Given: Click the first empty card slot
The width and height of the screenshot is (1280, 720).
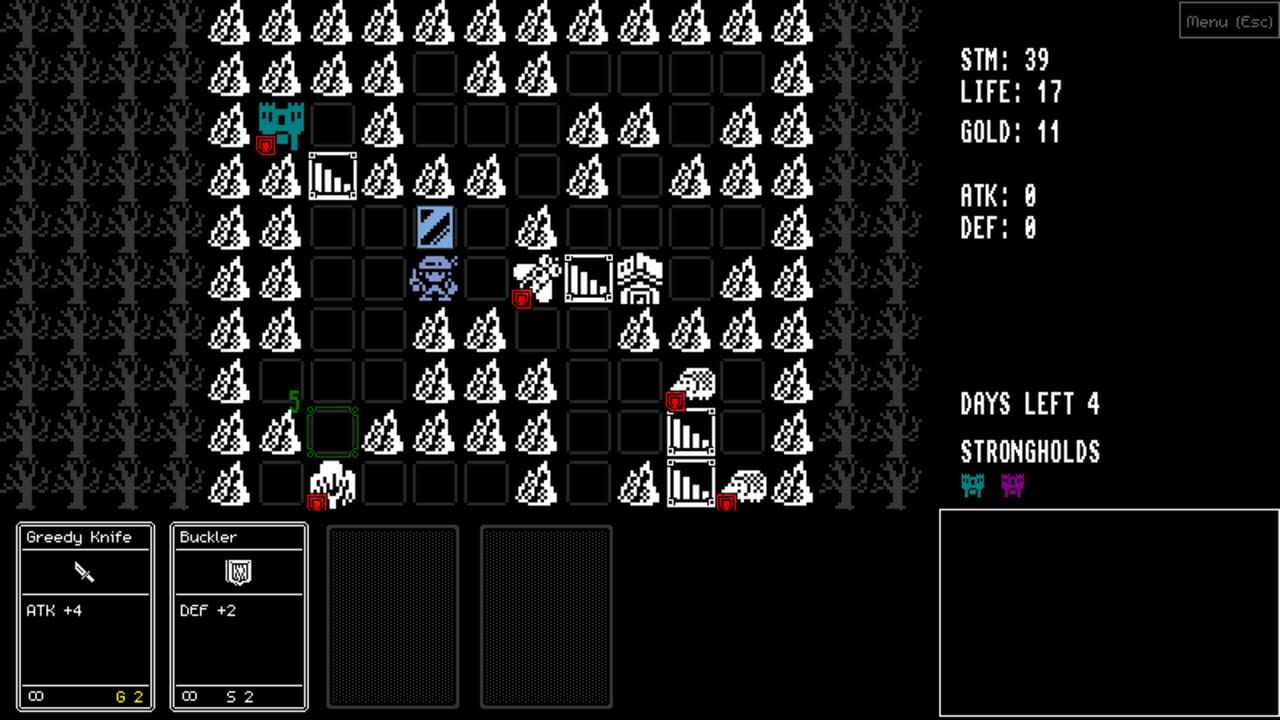Looking at the screenshot, I should [x=392, y=616].
